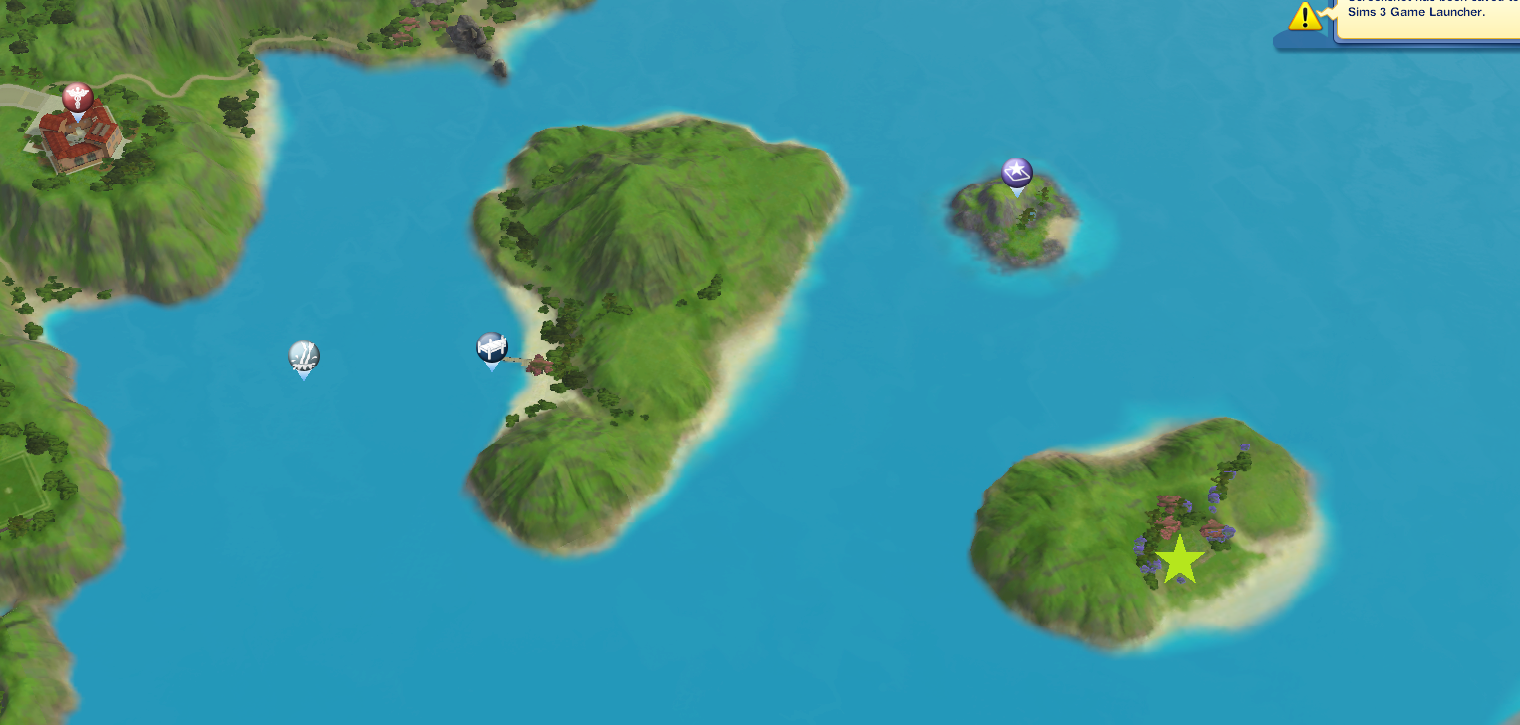Click the bed icon inside the dark blue bubble
This screenshot has height=725, width=1520.
tap(491, 346)
